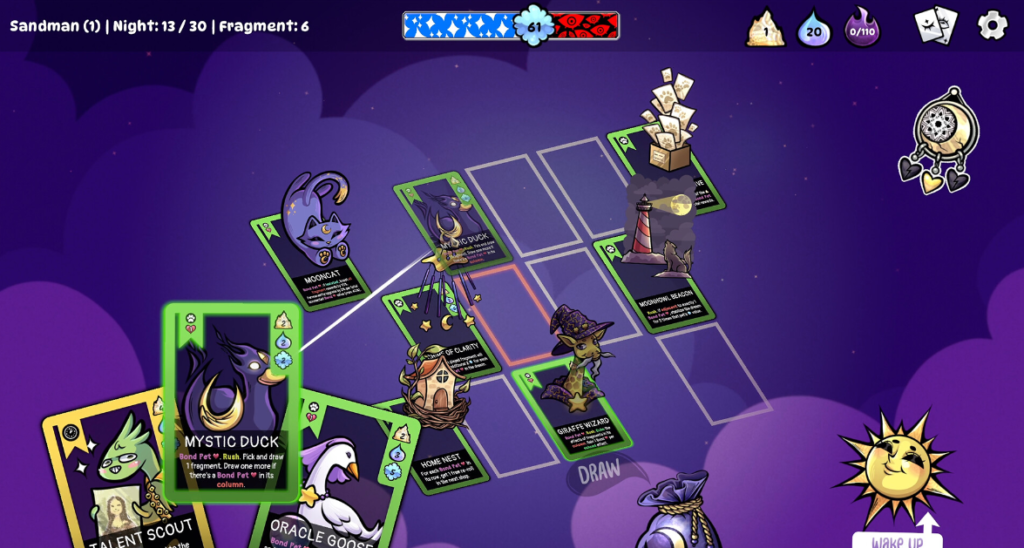Open the deck cards viewer icon
1024x548 pixels.
click(x=936, y=25)
